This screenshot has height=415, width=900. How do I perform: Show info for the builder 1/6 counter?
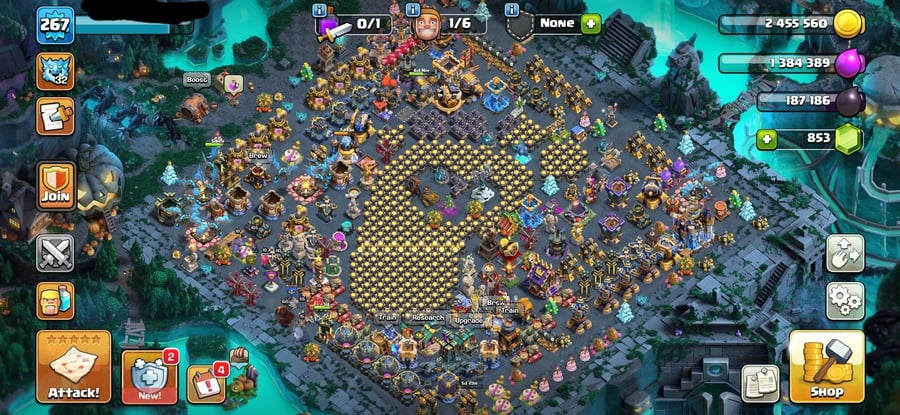pos(413,10)
